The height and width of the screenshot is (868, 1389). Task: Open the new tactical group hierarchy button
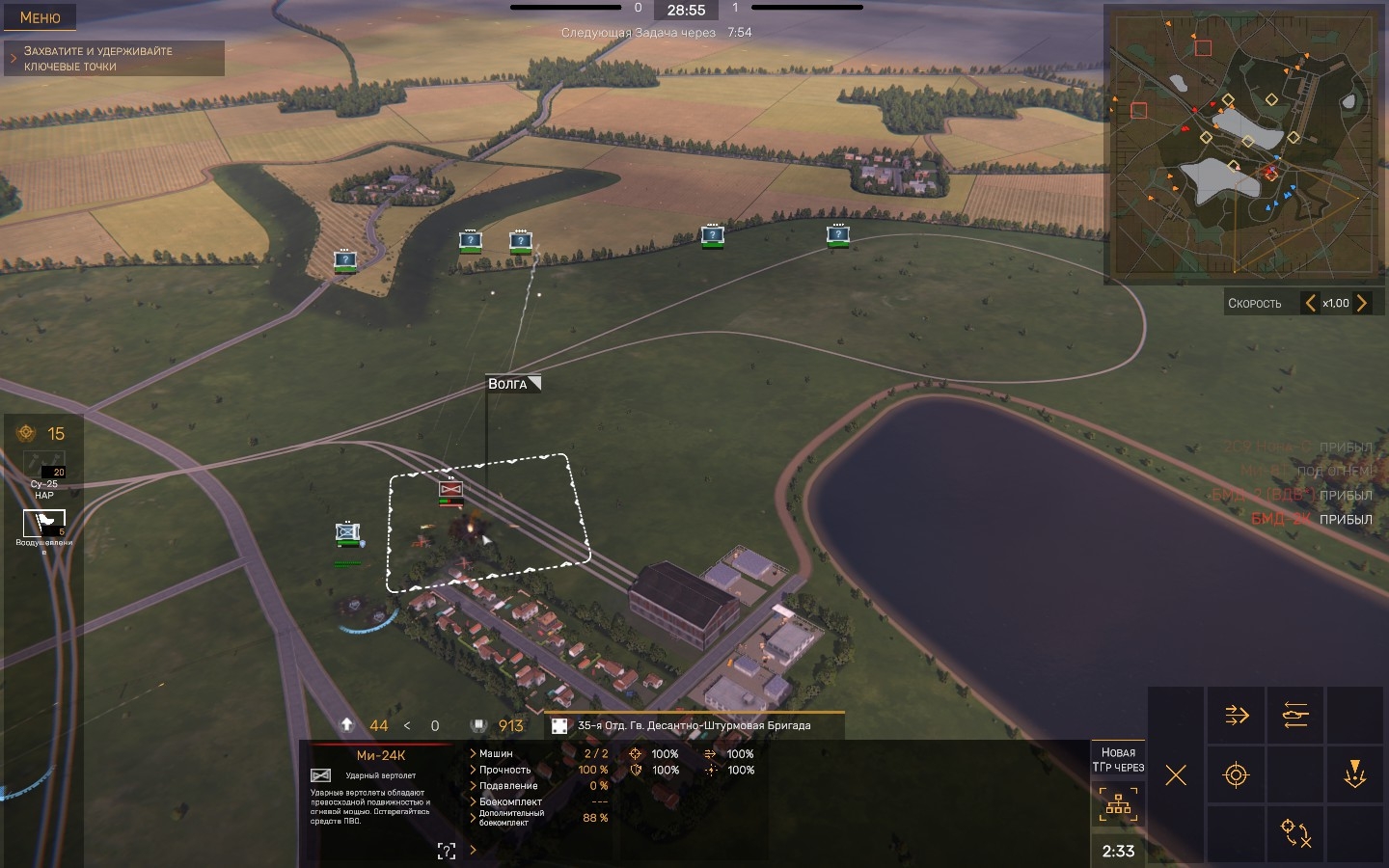(x=1118, y=804)
